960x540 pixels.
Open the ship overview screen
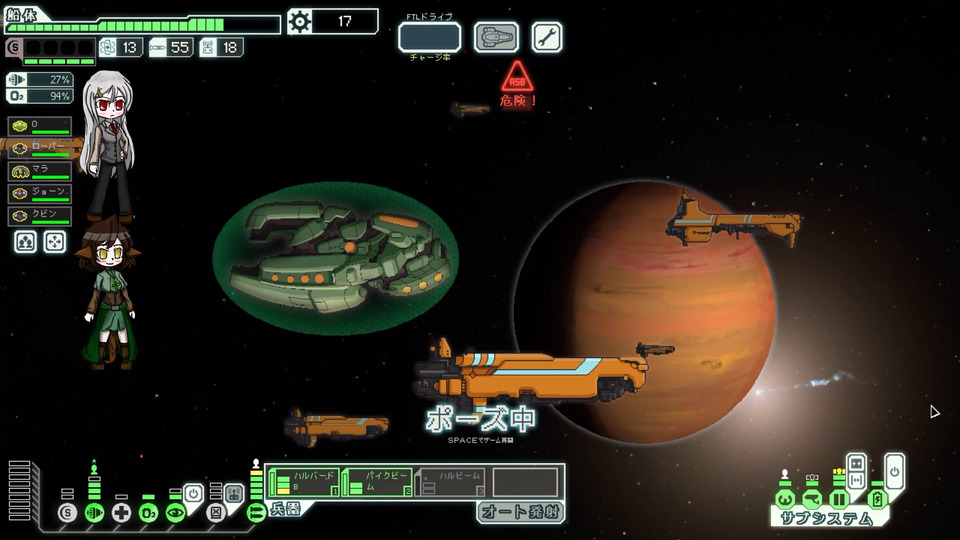(496, 37)
